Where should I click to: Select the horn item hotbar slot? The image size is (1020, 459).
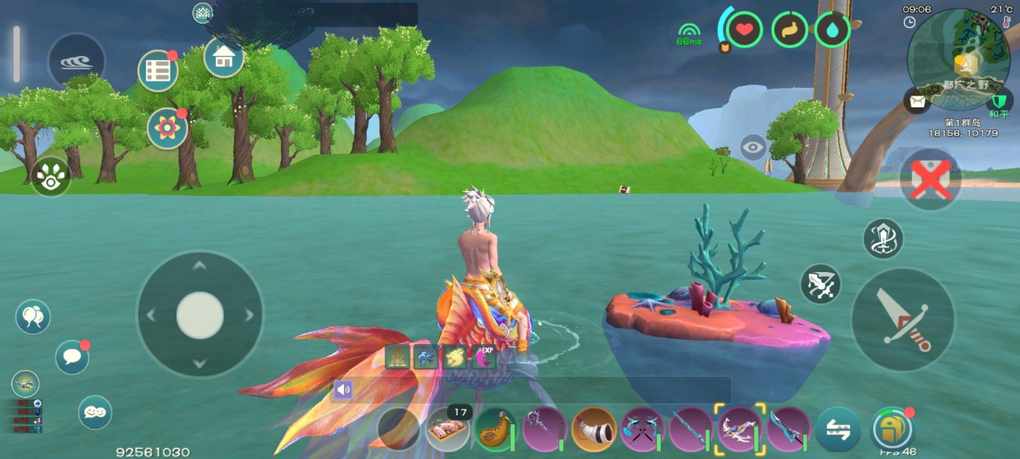click(593, 430)
